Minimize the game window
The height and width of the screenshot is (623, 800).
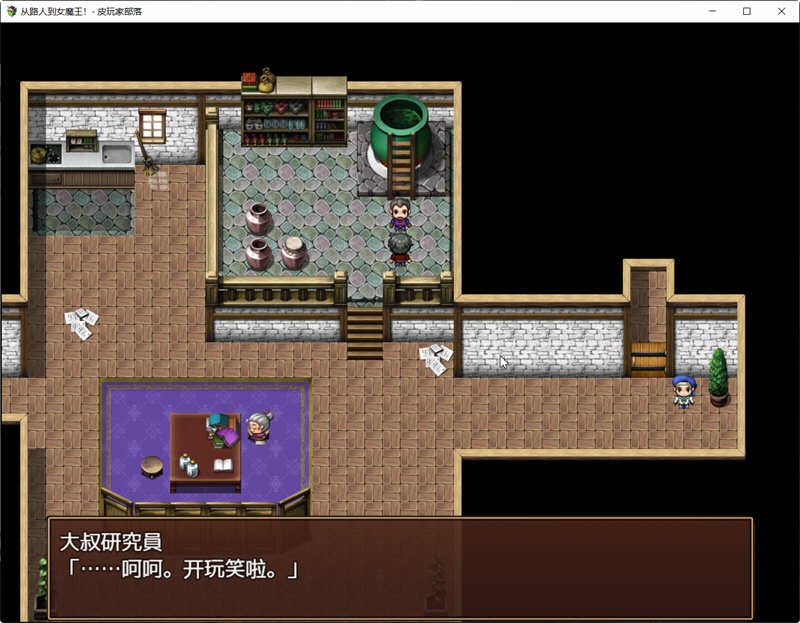click(x=711, y=11)
